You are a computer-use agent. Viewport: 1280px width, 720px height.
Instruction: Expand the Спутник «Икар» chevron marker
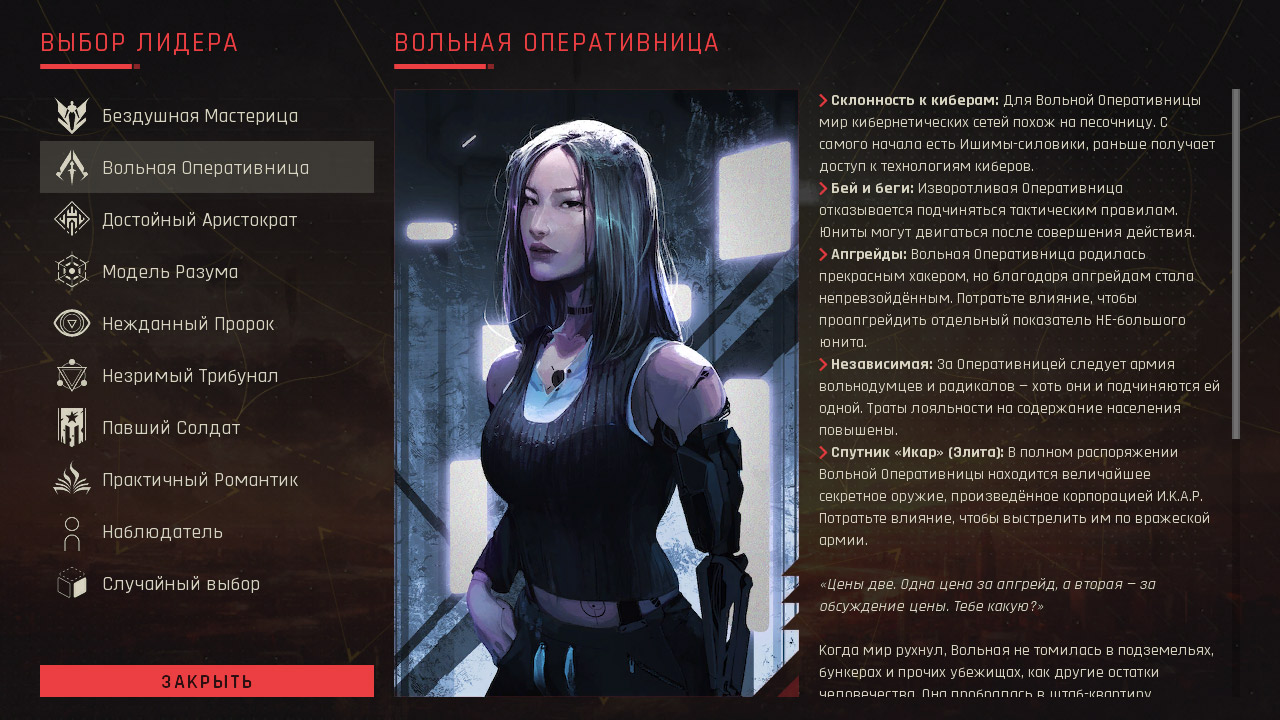point(824,452)
